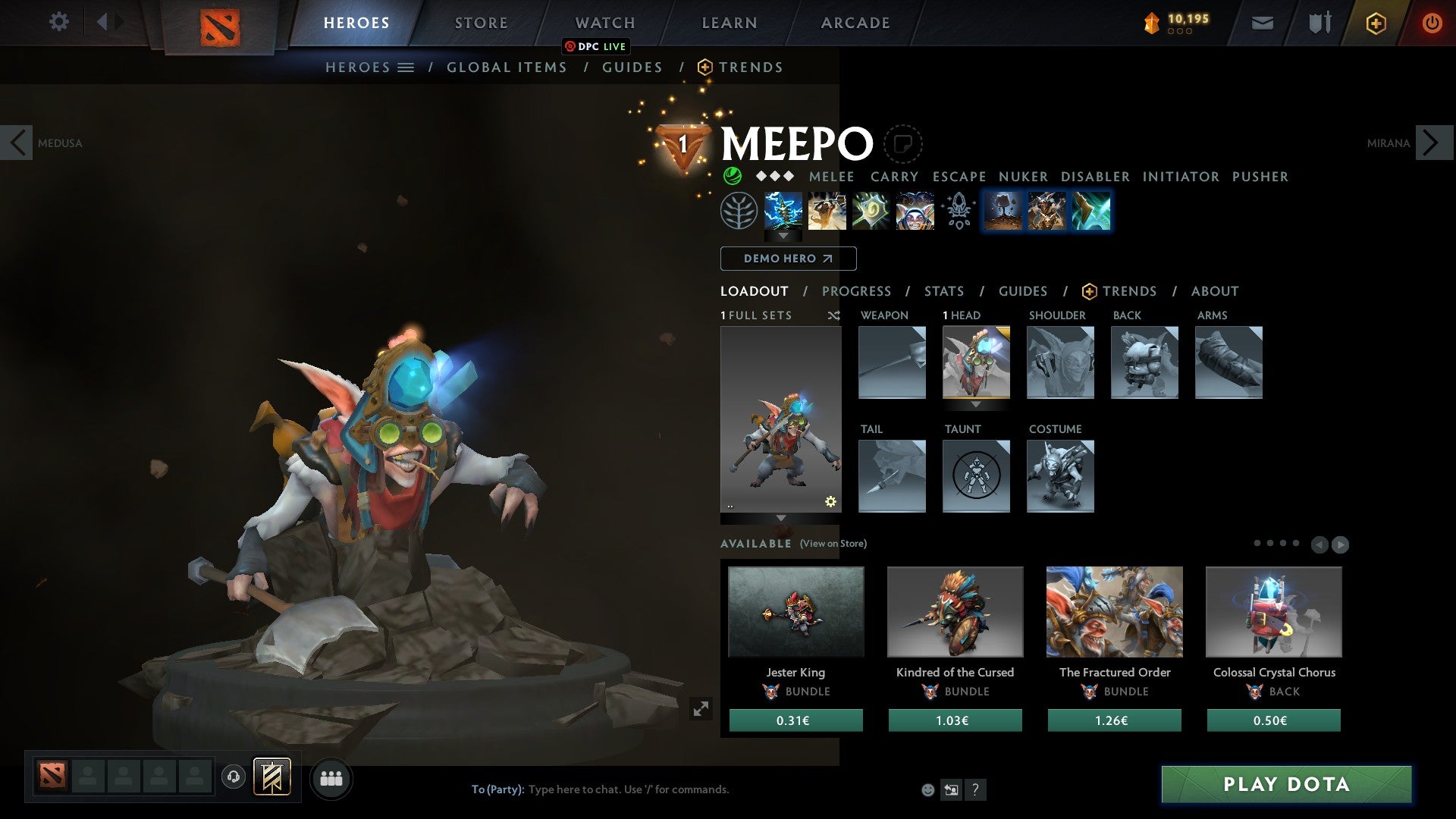Screen dimensions: 1456x819
Task: Click the DEMO HERO button
Action: pyautogui.click(x=787, y=259)
